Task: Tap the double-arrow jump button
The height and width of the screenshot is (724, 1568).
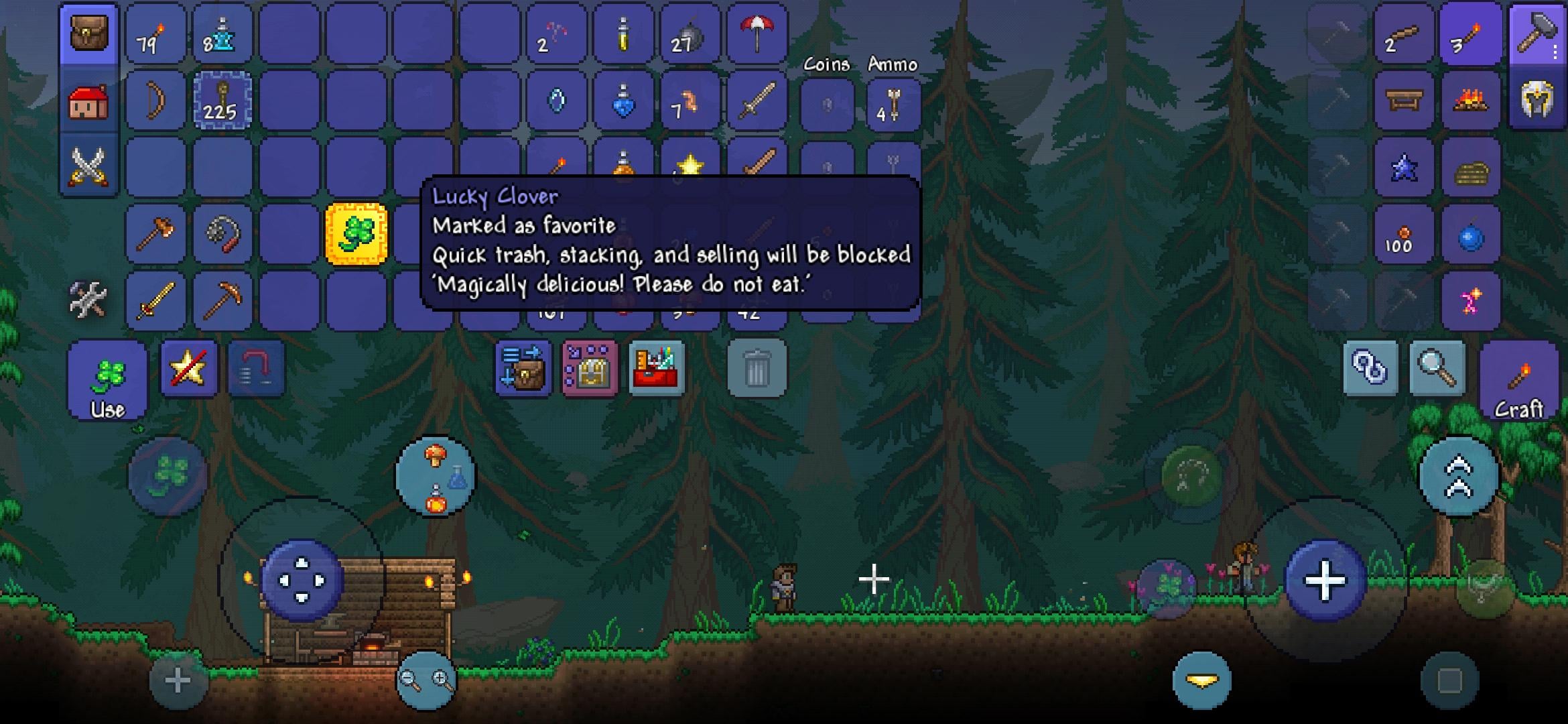Action: tap(1459, 477)
